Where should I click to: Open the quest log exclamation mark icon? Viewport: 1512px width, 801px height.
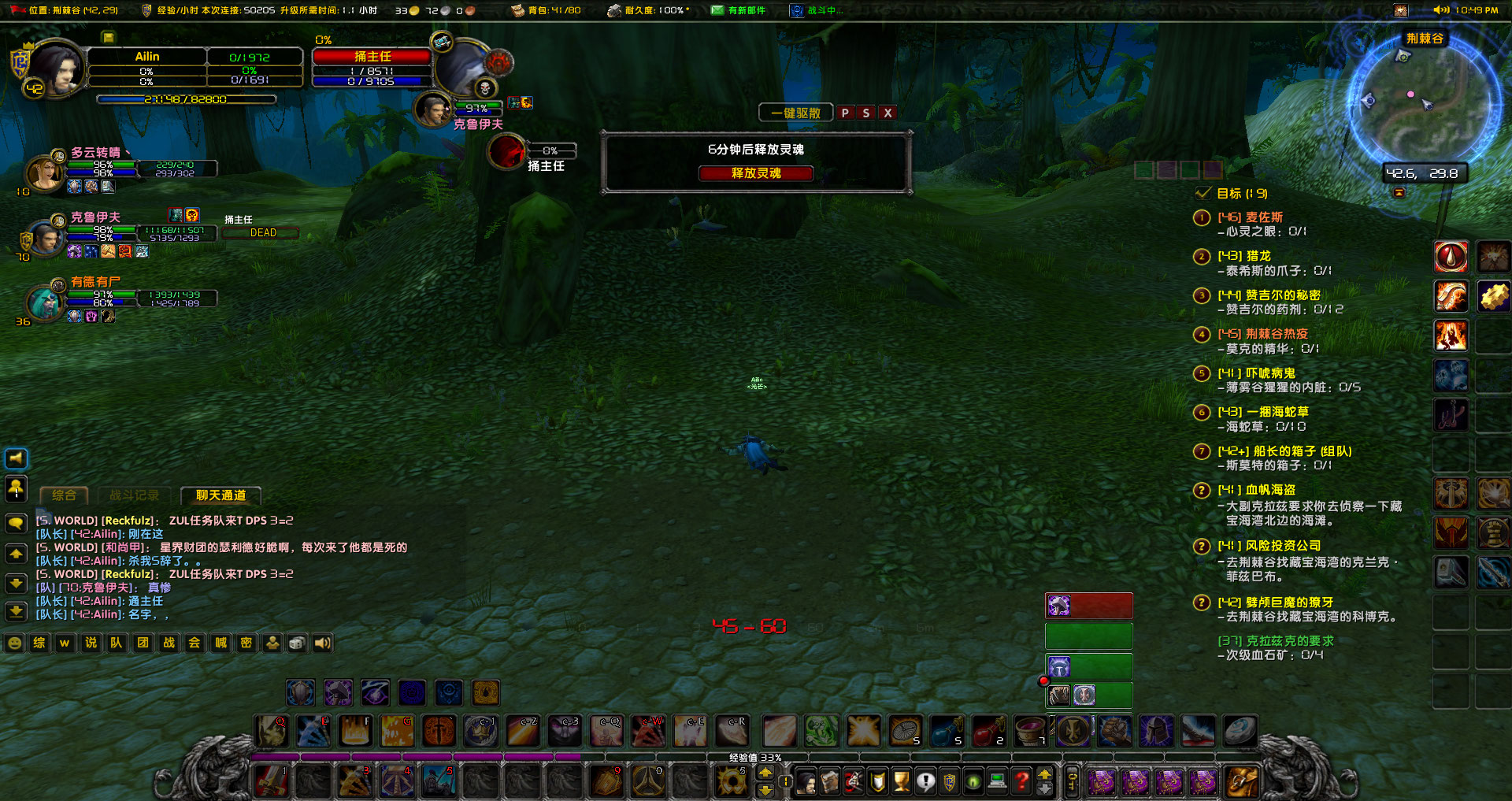pyautogui.click(x=925, y=782)
